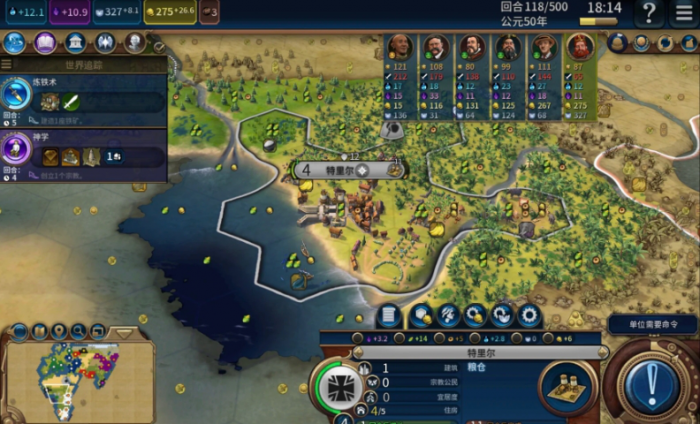Screen dimensions: 700x424
Task: Open the Civilopedia help question mark
Action: [x=649, y=13]
